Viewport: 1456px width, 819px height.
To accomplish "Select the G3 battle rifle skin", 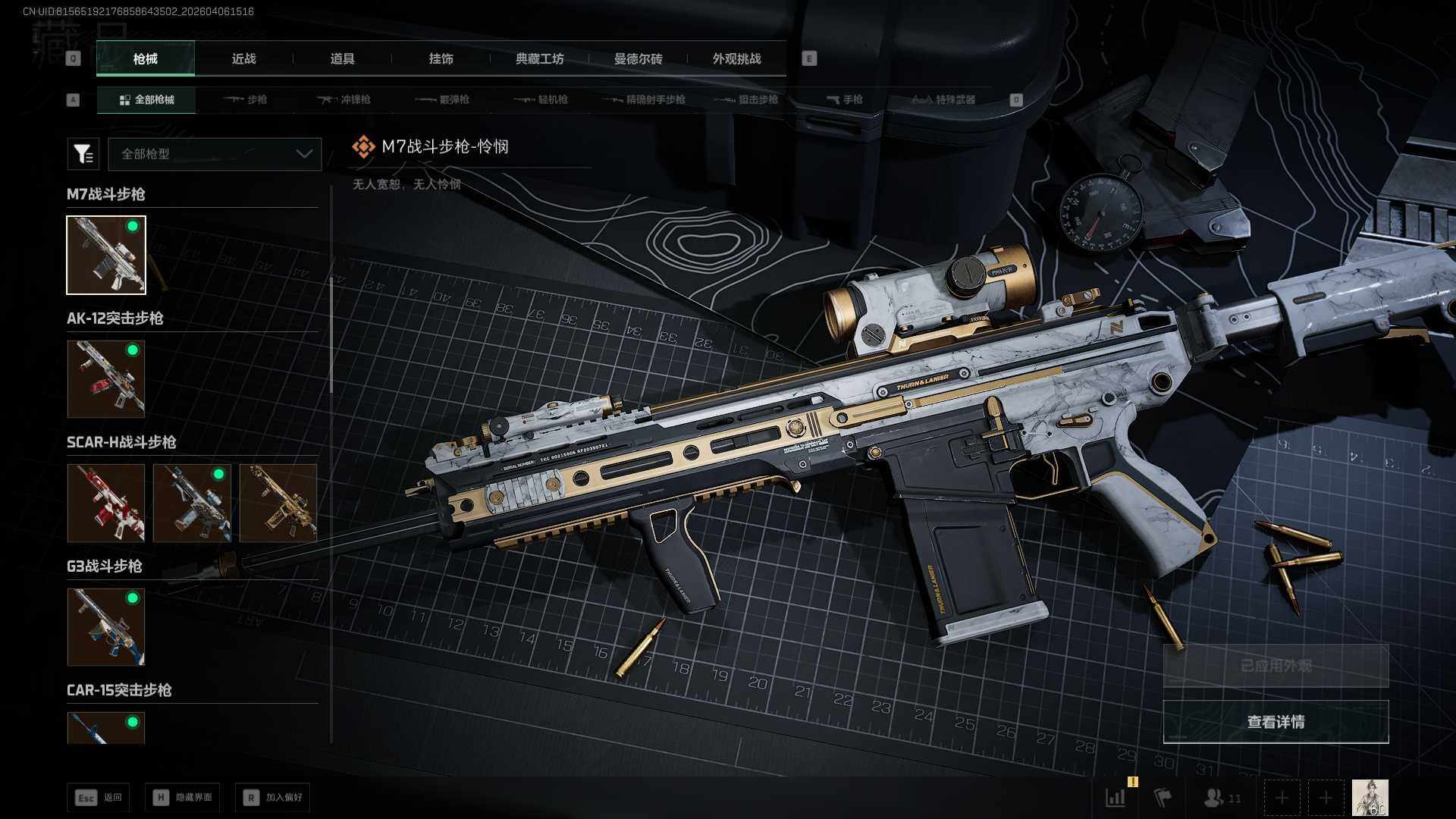I will tap(106, 626).
